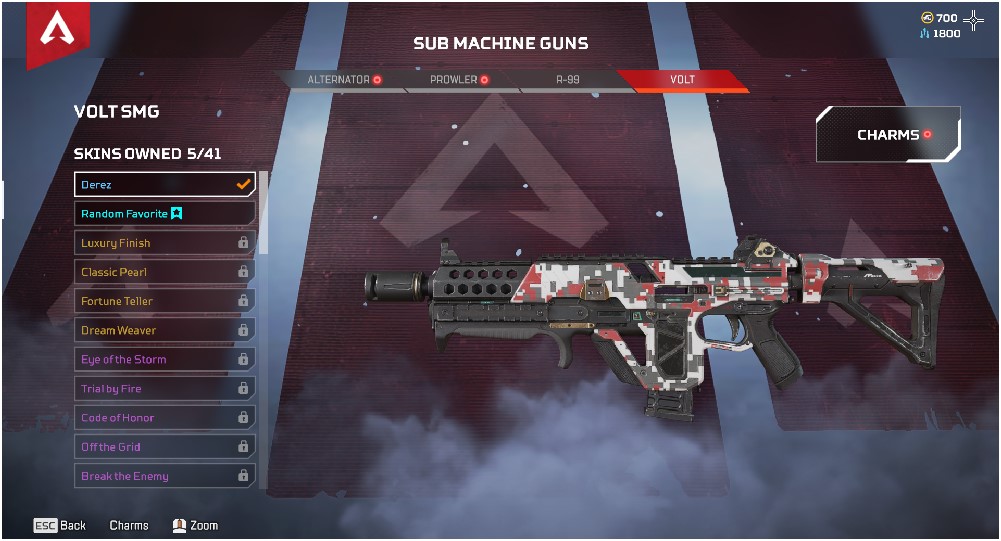Preview the Luxury Finish skin
Image resolution: width=1001 pixels, height=541 pixels.
[165, 243]
